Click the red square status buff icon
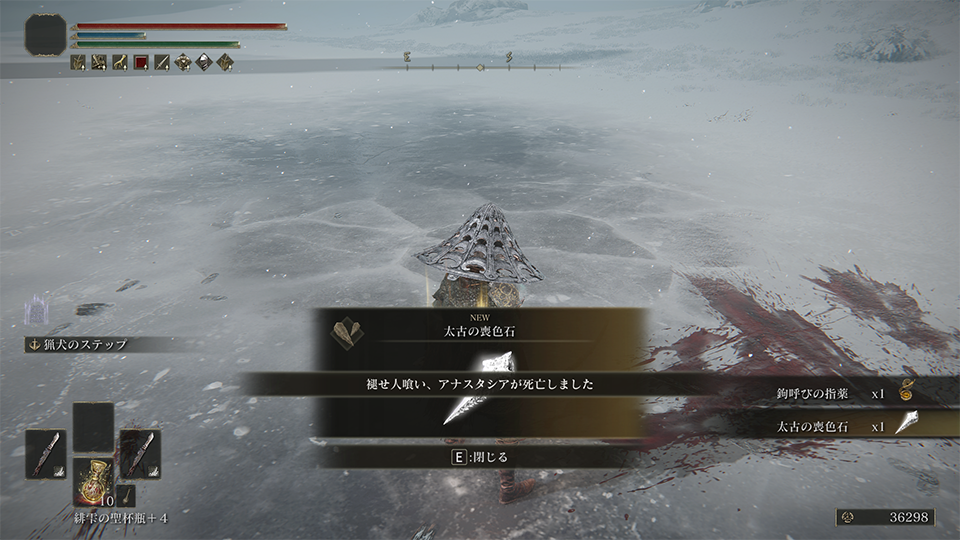The width and height of the screenshot is (960, 540). point(141,62)
